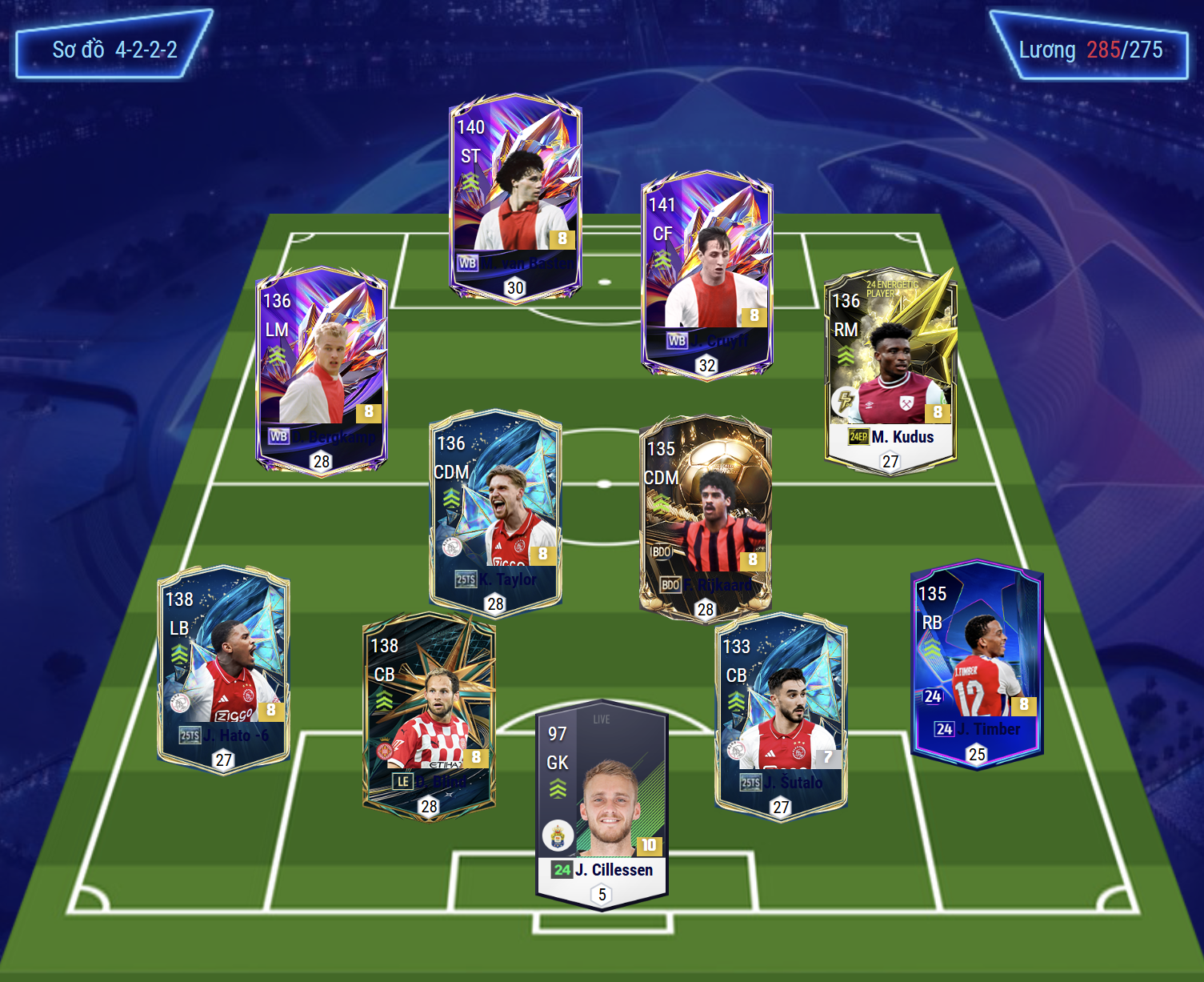Choose the 141 CF Cruyff card

coord(706,274)
